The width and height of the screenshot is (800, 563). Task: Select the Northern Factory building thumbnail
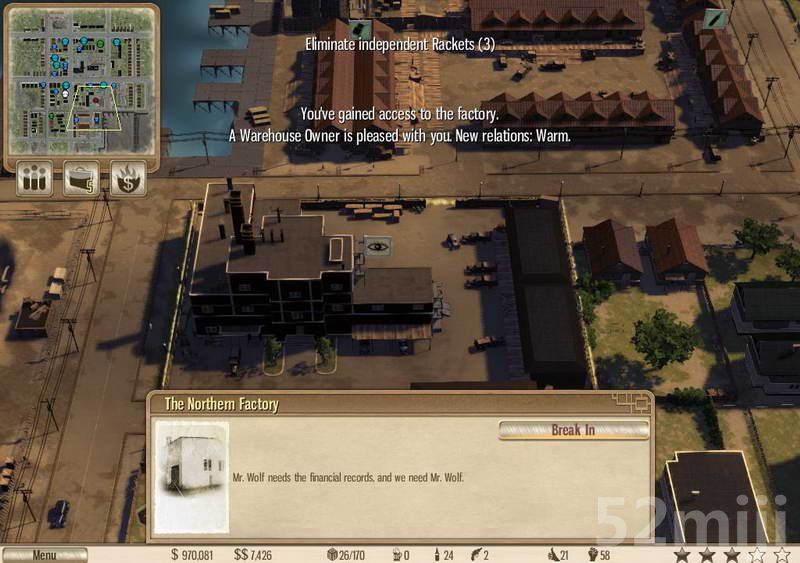click(x=191, y=477)
